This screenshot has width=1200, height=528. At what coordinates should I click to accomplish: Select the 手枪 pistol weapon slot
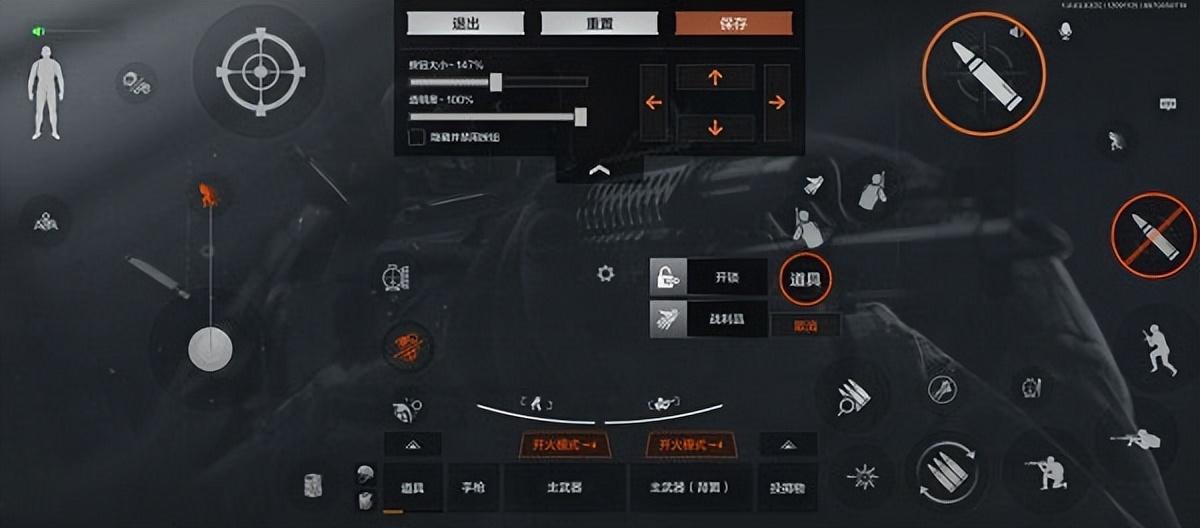point(473,488)
